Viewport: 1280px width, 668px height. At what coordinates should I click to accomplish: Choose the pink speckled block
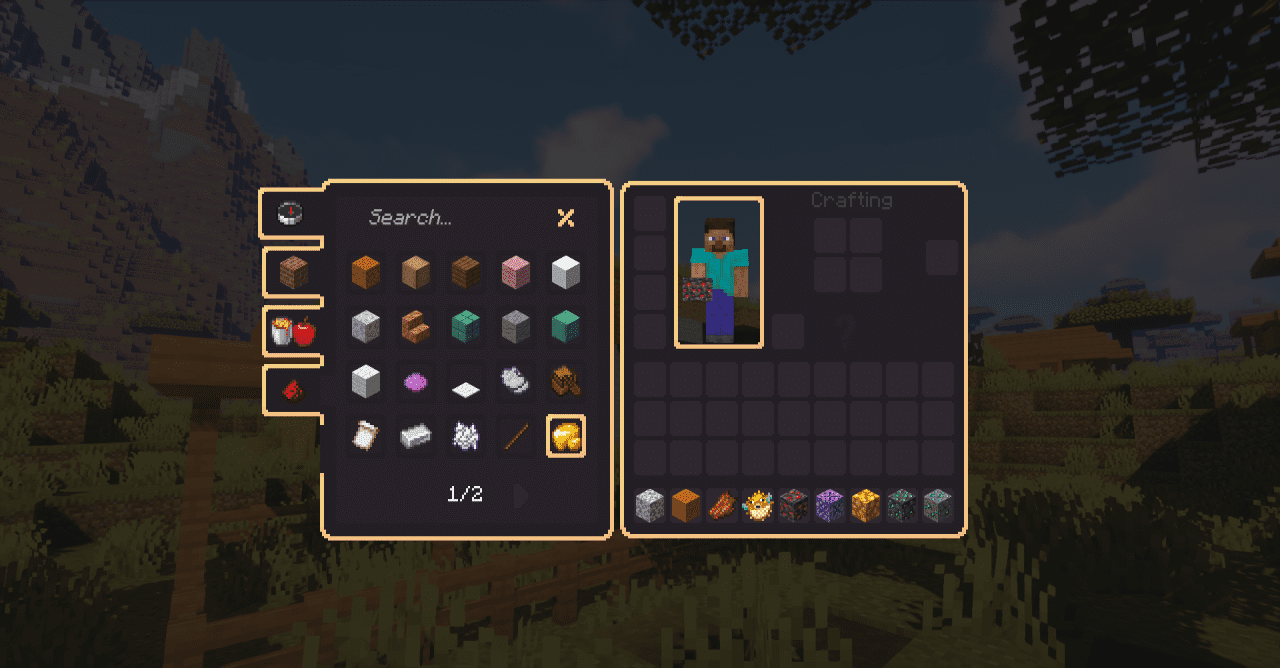tap(516, 272)
